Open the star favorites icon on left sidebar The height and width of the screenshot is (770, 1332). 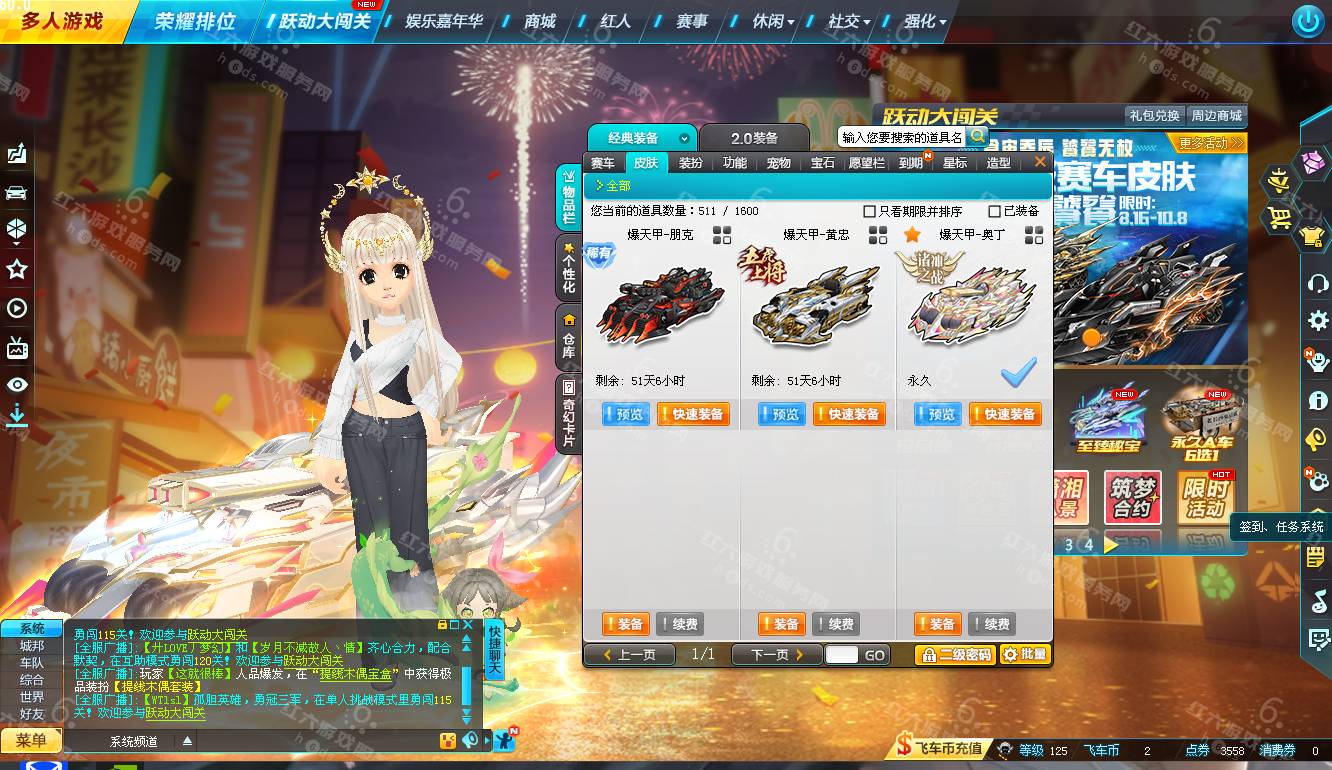tap(16, 270)
